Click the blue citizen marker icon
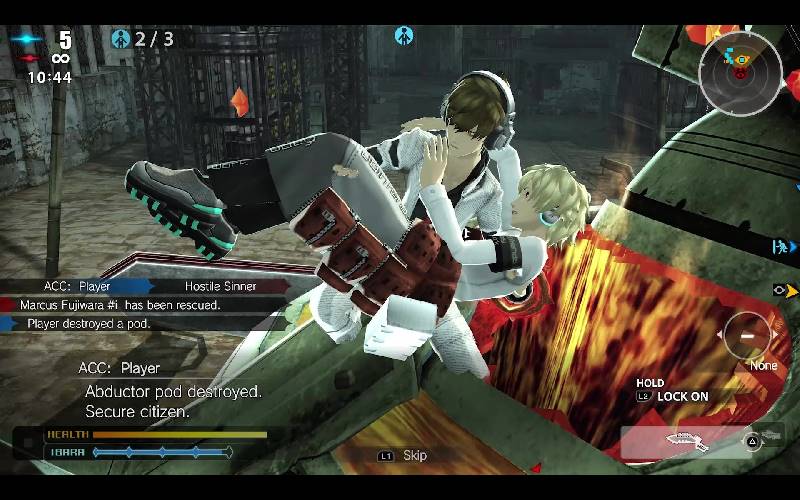Screen dimensions: 800x500 coord(404,36)
